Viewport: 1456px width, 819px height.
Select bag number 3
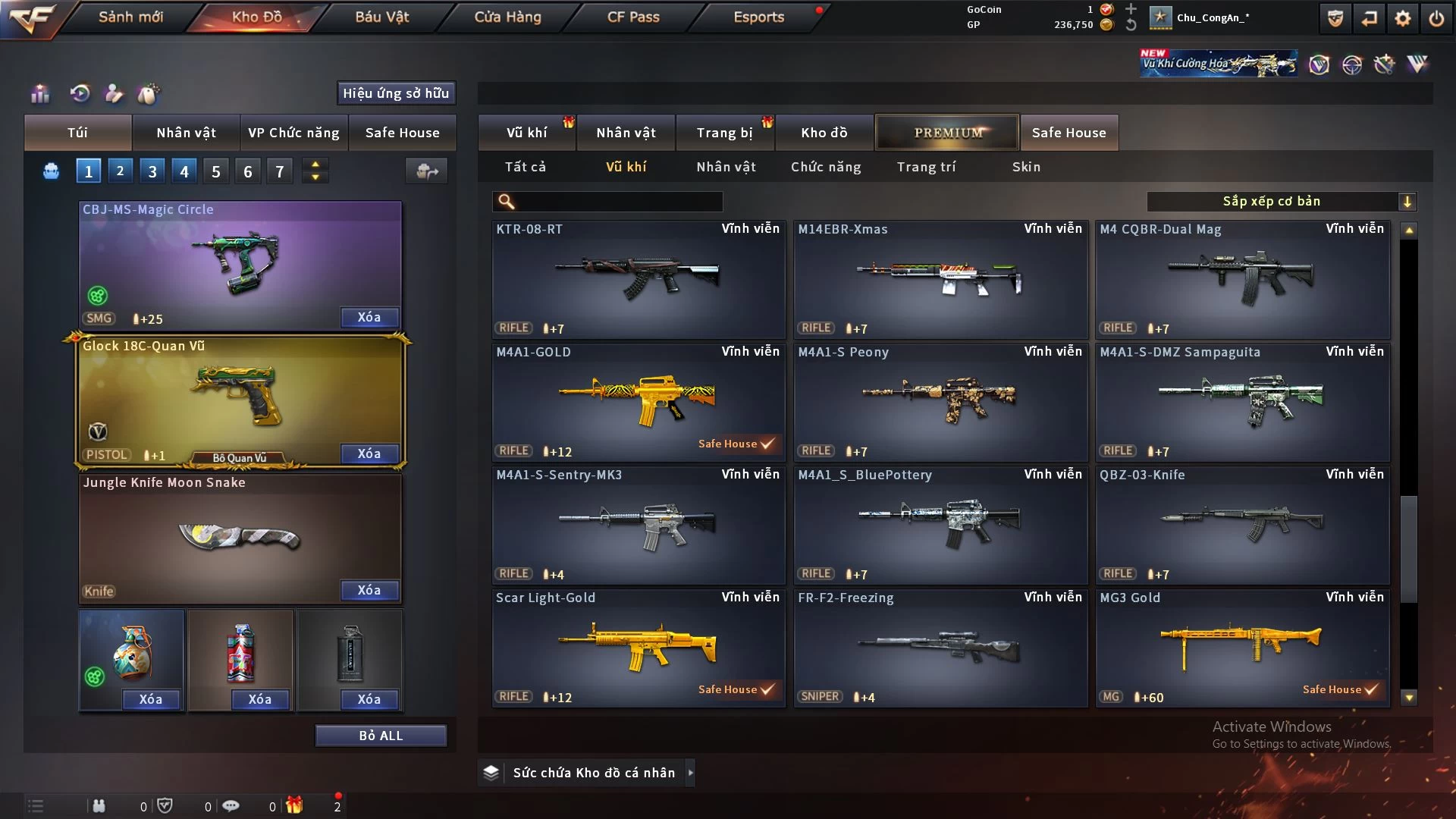[x=152, y=171]
